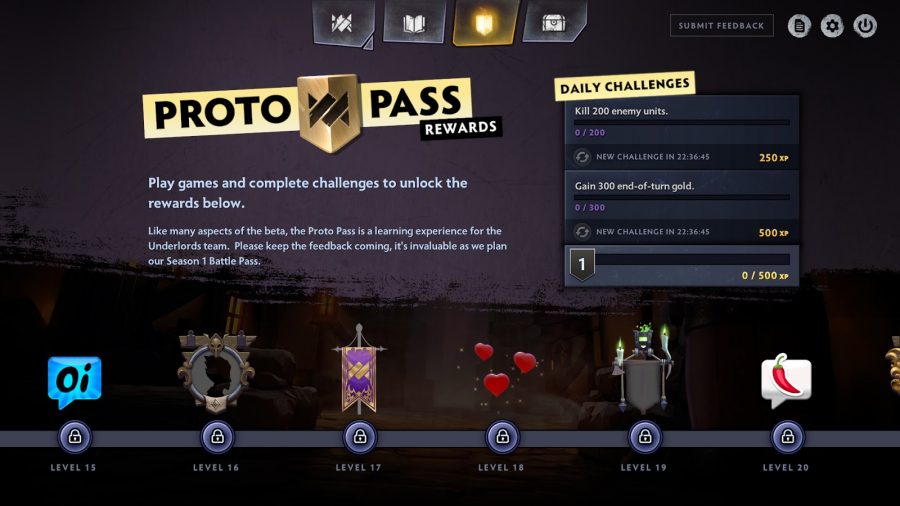Screen dimensions: 900x506
Task: View the chili pepper speech bubble reward
Action: (x=787, y=380)
